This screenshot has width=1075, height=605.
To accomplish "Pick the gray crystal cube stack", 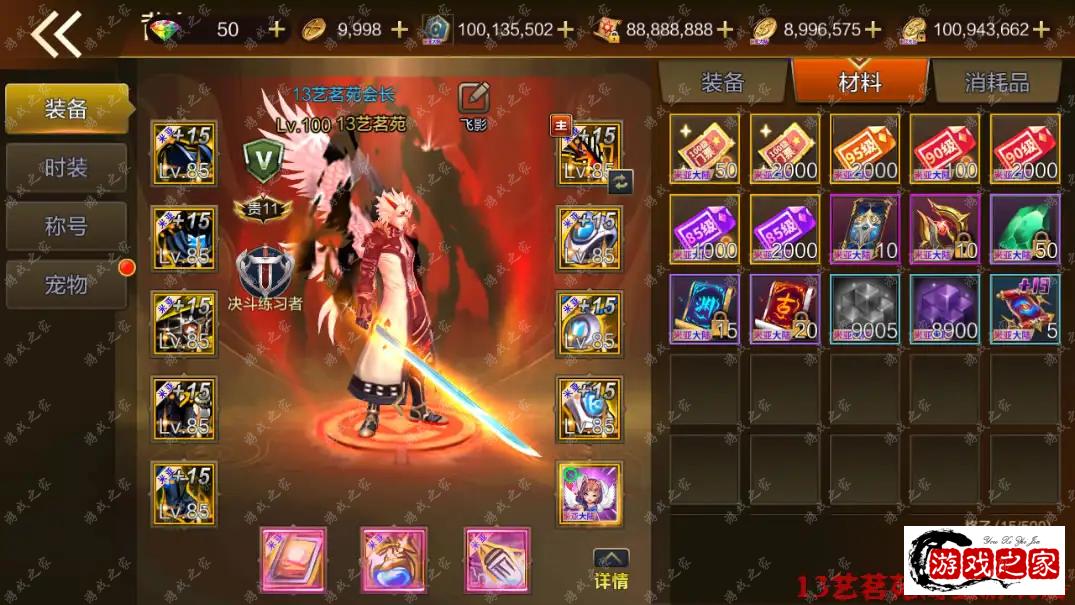I will click(x=865, y=309).
